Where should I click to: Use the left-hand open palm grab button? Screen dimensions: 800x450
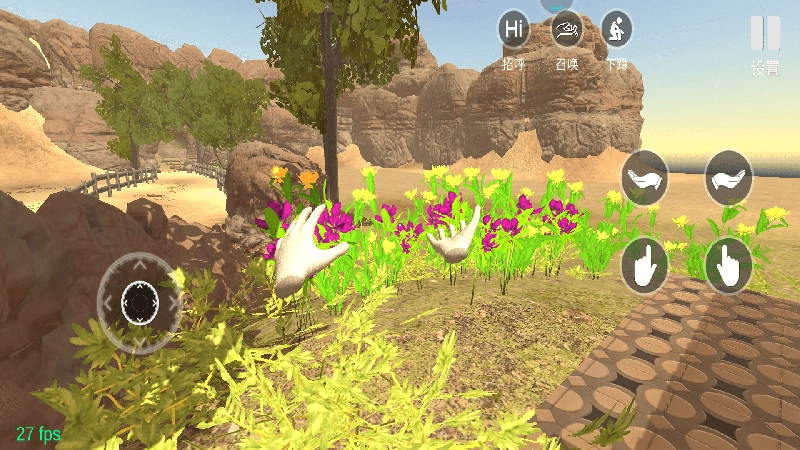tap(645, 178)
